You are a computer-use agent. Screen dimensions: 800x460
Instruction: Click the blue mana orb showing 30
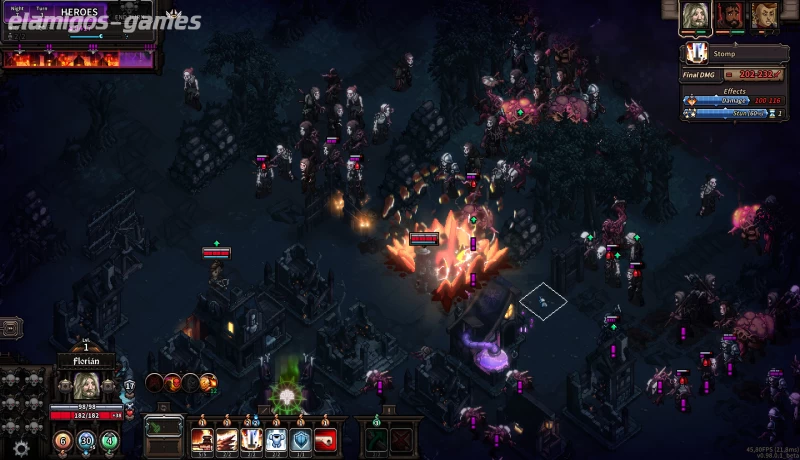(x=86, y=439)
